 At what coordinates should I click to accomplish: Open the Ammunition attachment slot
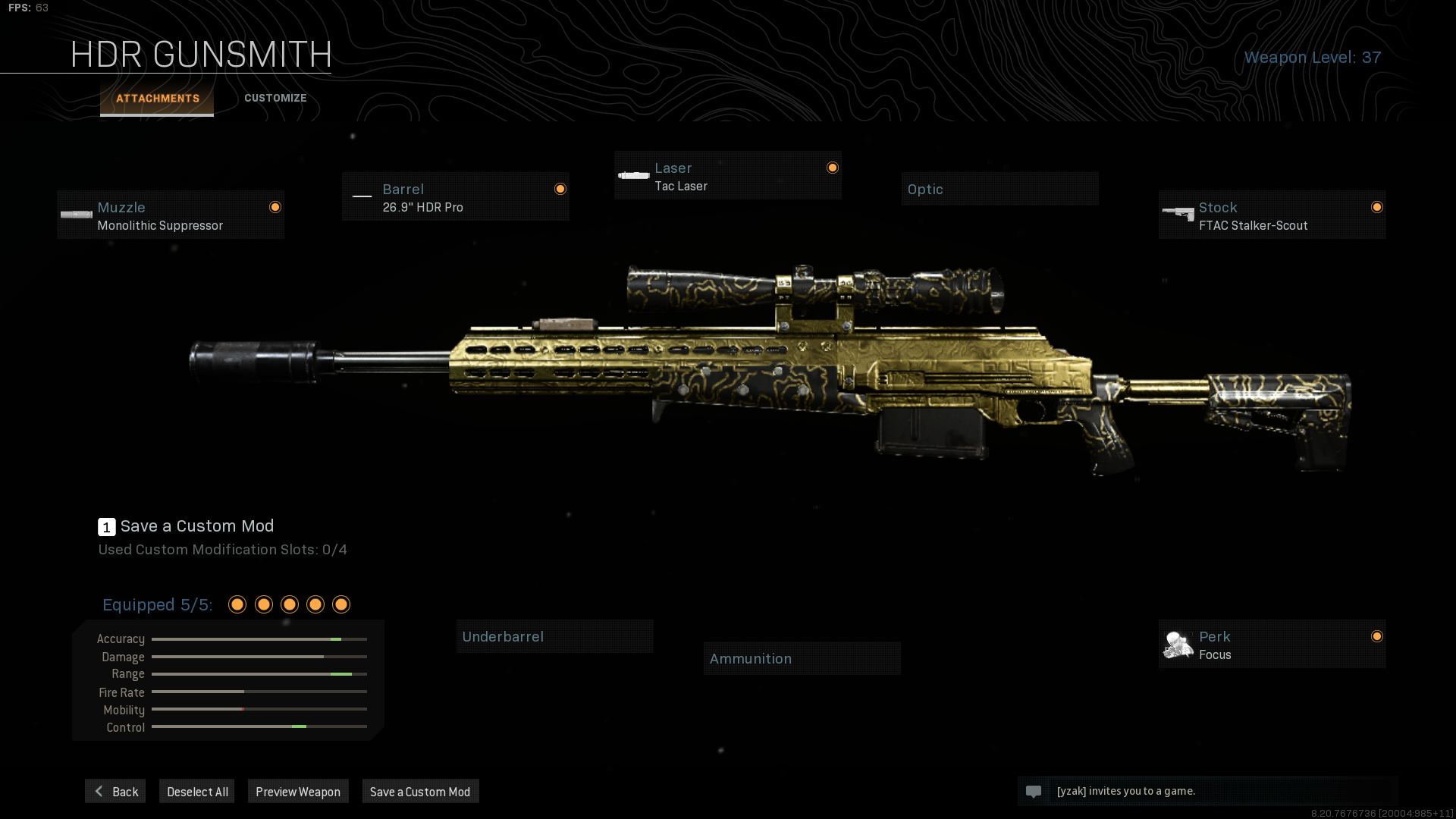click(x=802, y=658)
